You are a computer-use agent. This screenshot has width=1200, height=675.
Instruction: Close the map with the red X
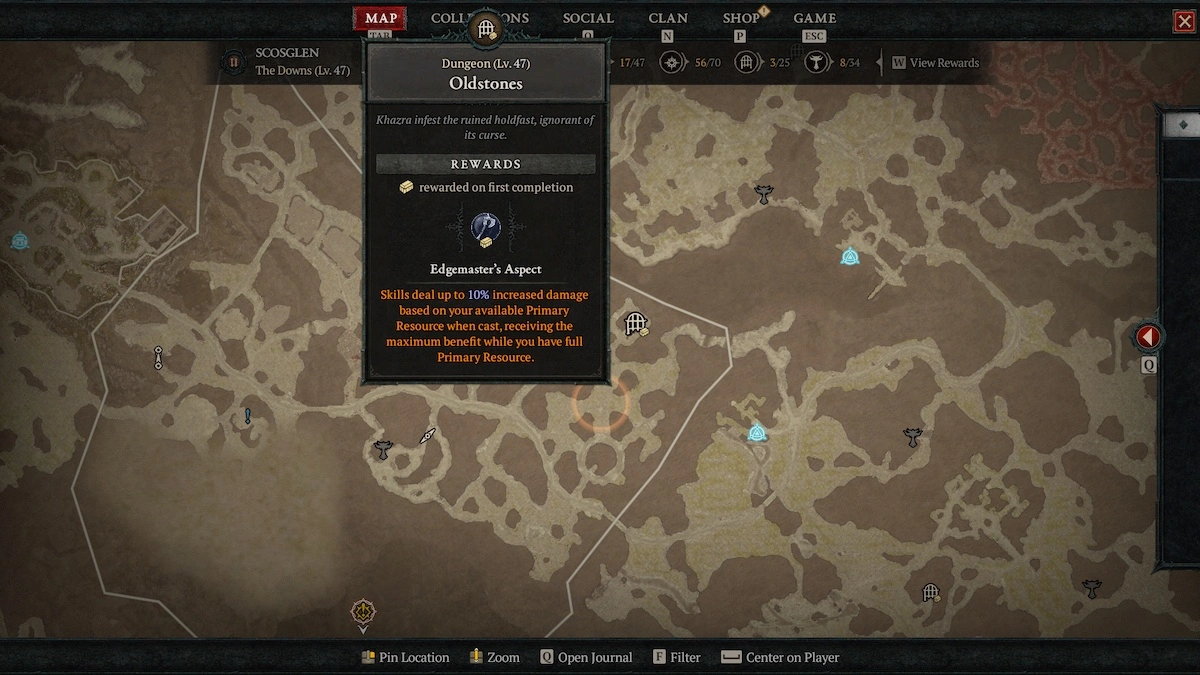[1185, 21]
